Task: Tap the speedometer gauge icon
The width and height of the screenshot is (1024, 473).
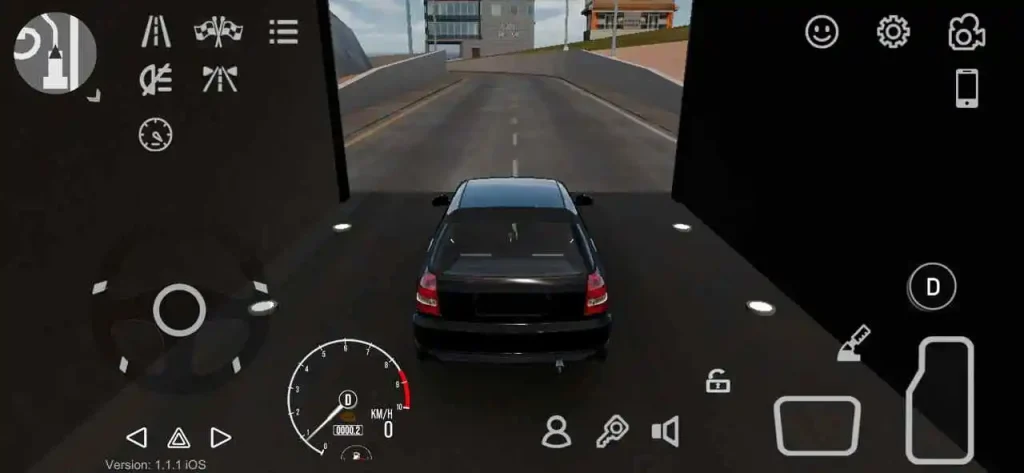Action: 155,133
